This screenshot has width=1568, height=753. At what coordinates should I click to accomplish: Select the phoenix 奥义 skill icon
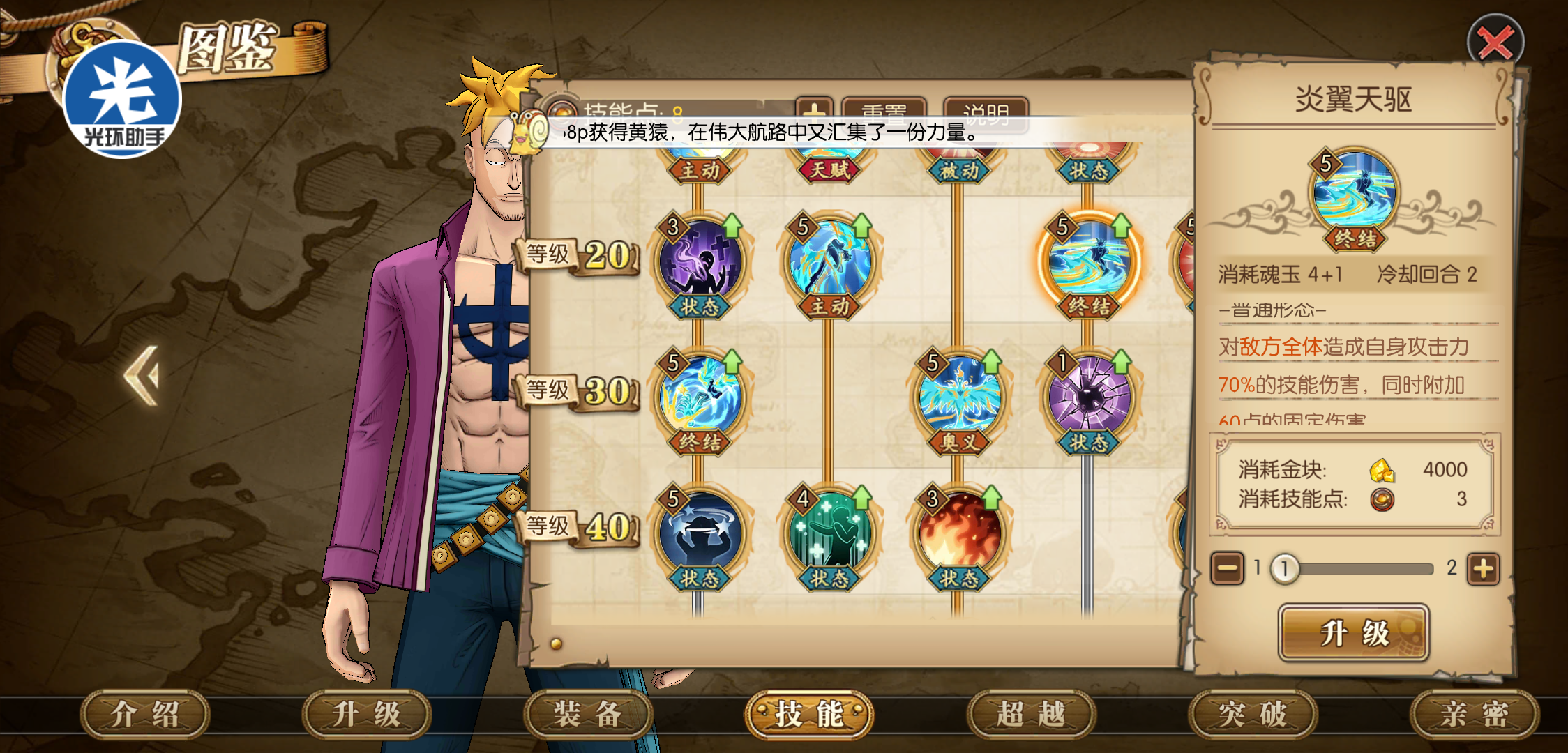960,397
